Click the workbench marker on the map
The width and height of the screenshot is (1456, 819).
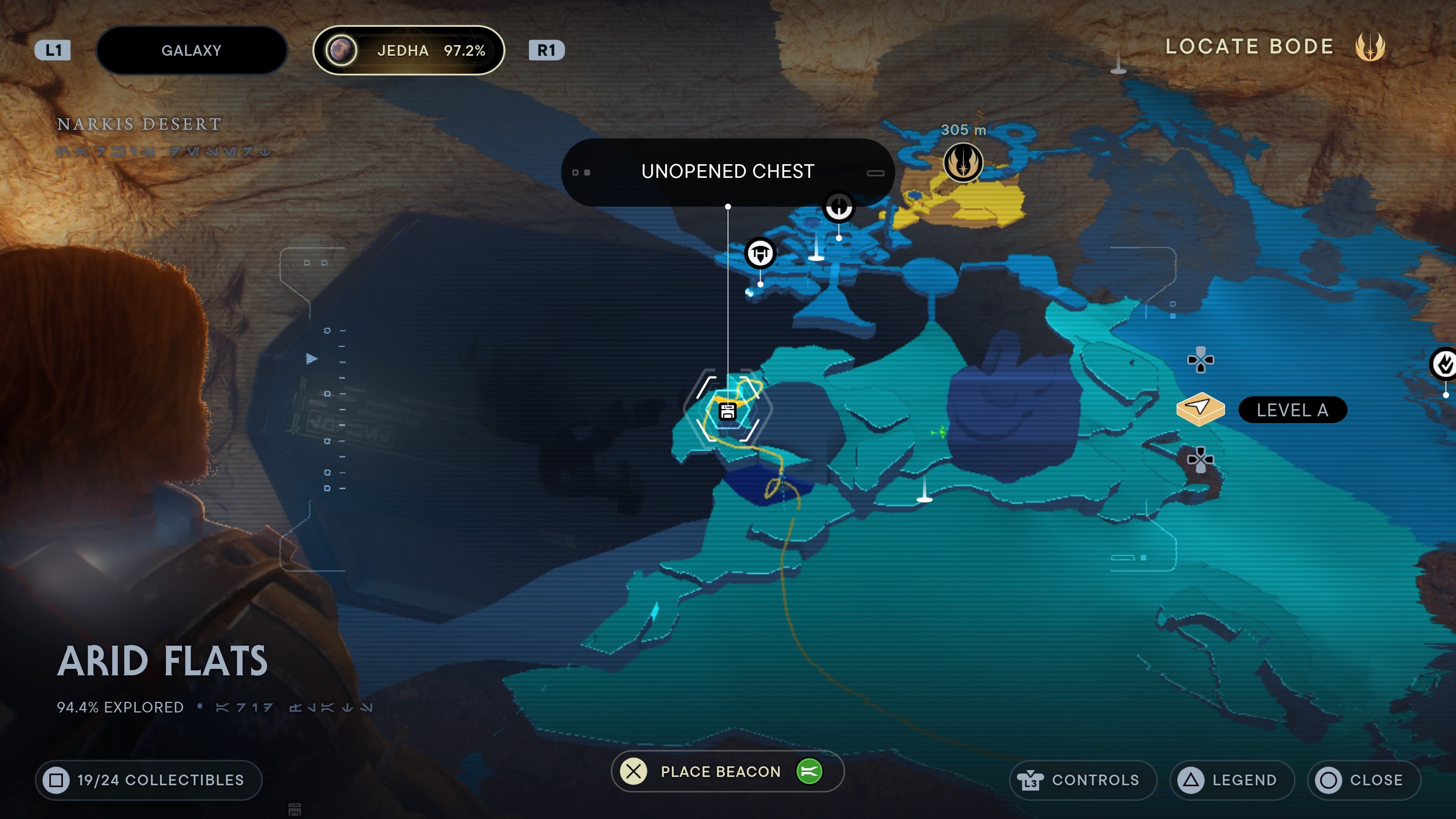[x=759, y=253]
